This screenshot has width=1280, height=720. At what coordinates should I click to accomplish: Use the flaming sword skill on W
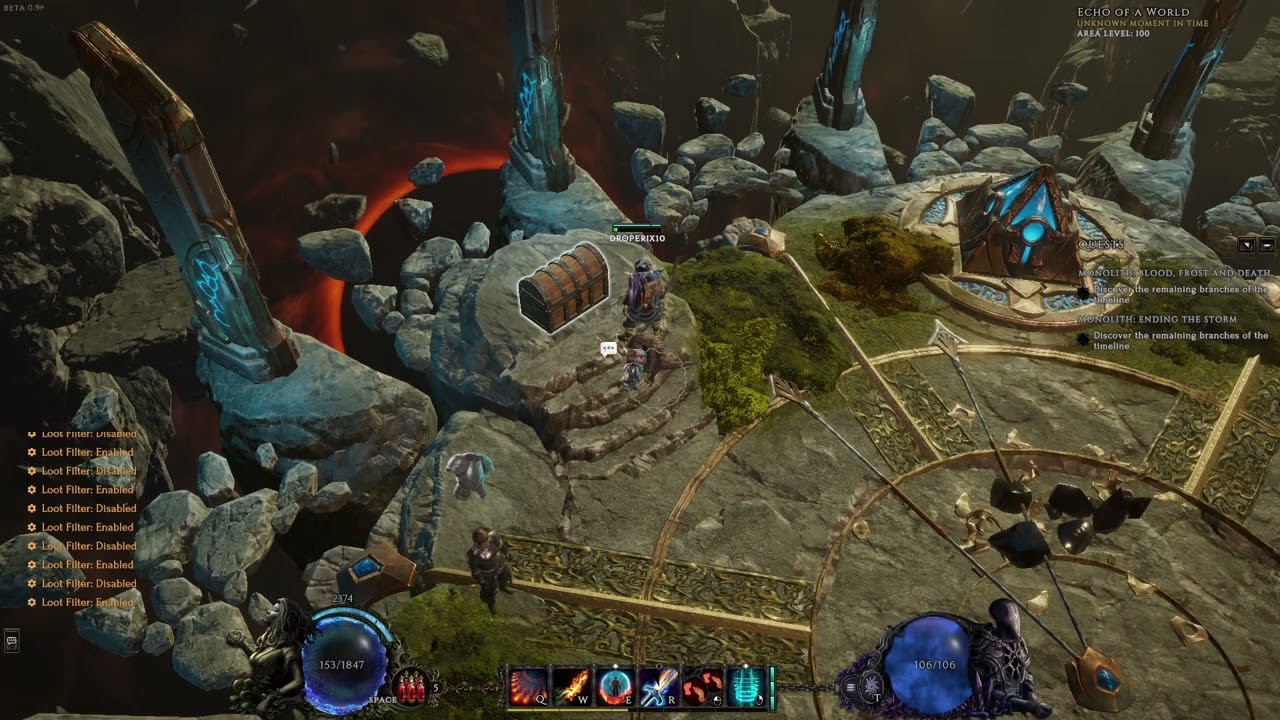(570, 687)
